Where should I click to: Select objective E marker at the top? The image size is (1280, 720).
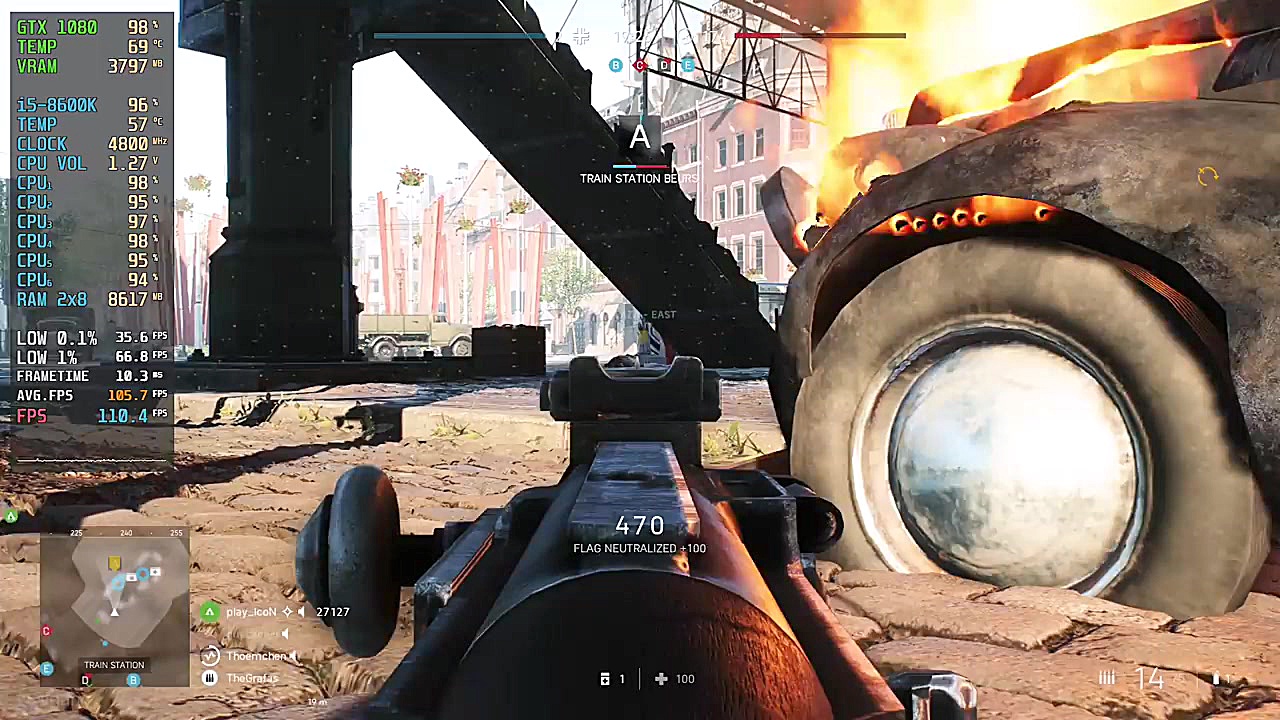[689, 65]
